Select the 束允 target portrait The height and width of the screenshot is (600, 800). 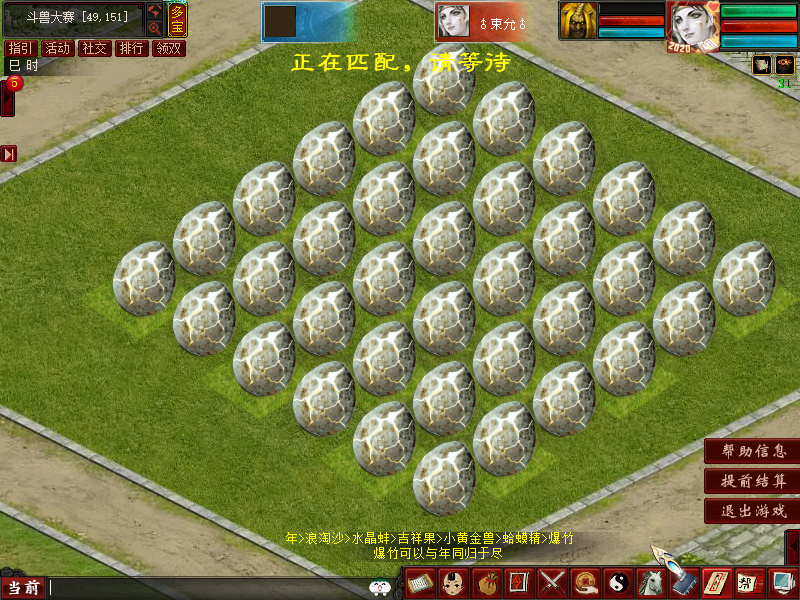click(455, 22)
